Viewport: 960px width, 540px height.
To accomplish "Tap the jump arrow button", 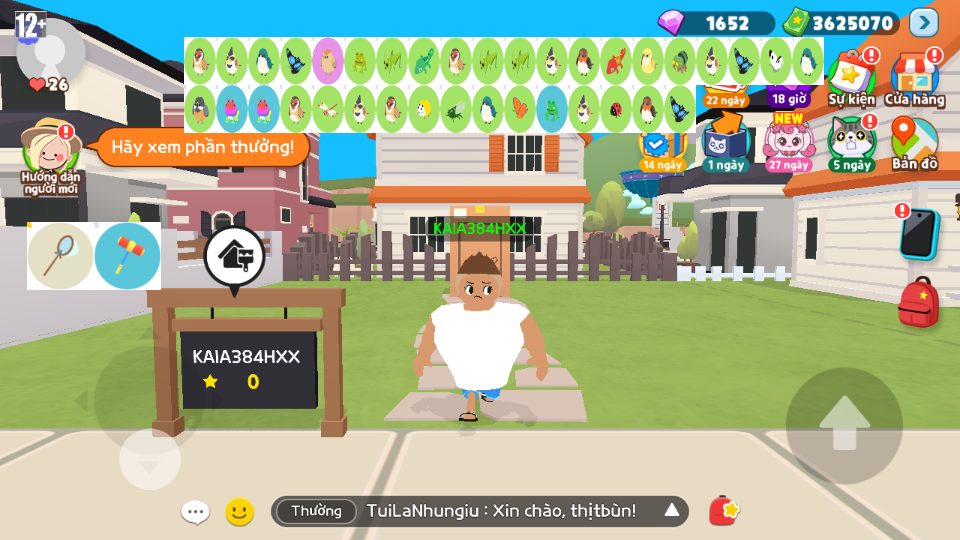I will click(x=844, y=426).
